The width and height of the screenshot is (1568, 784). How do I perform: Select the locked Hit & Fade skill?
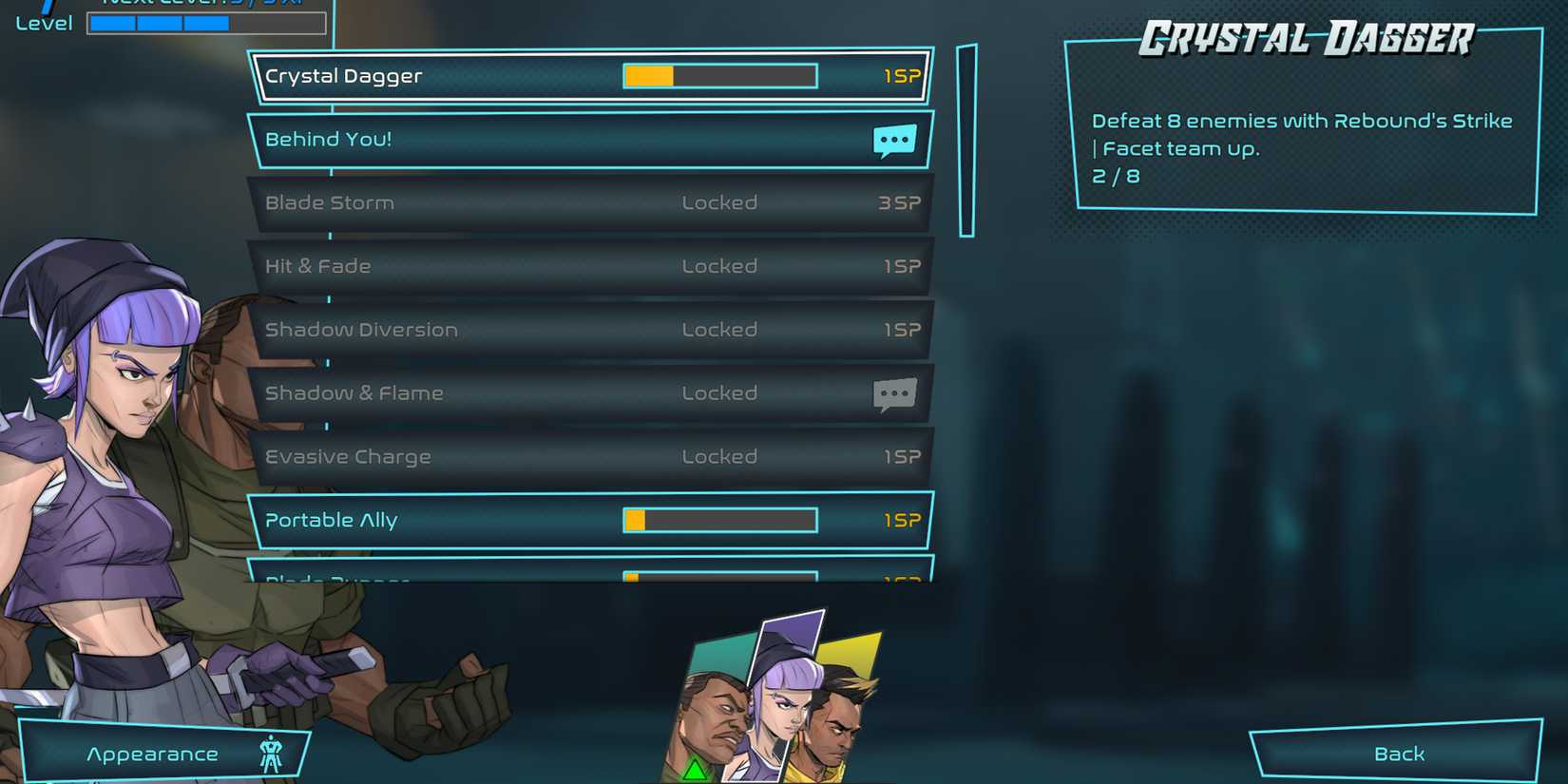pyautogui.click(x=475, y=266)
